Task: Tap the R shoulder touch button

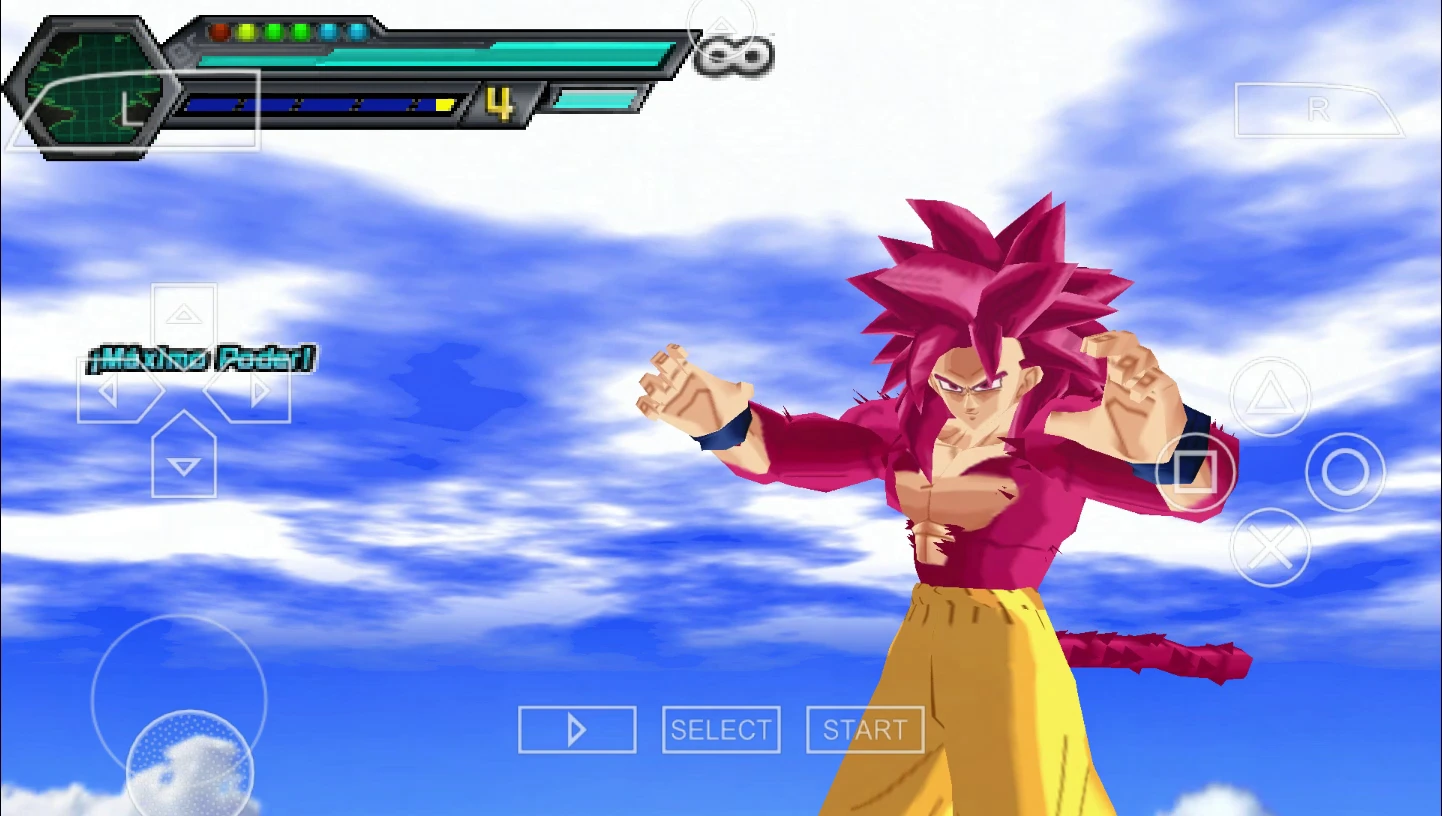Action: coord(1318,110)
